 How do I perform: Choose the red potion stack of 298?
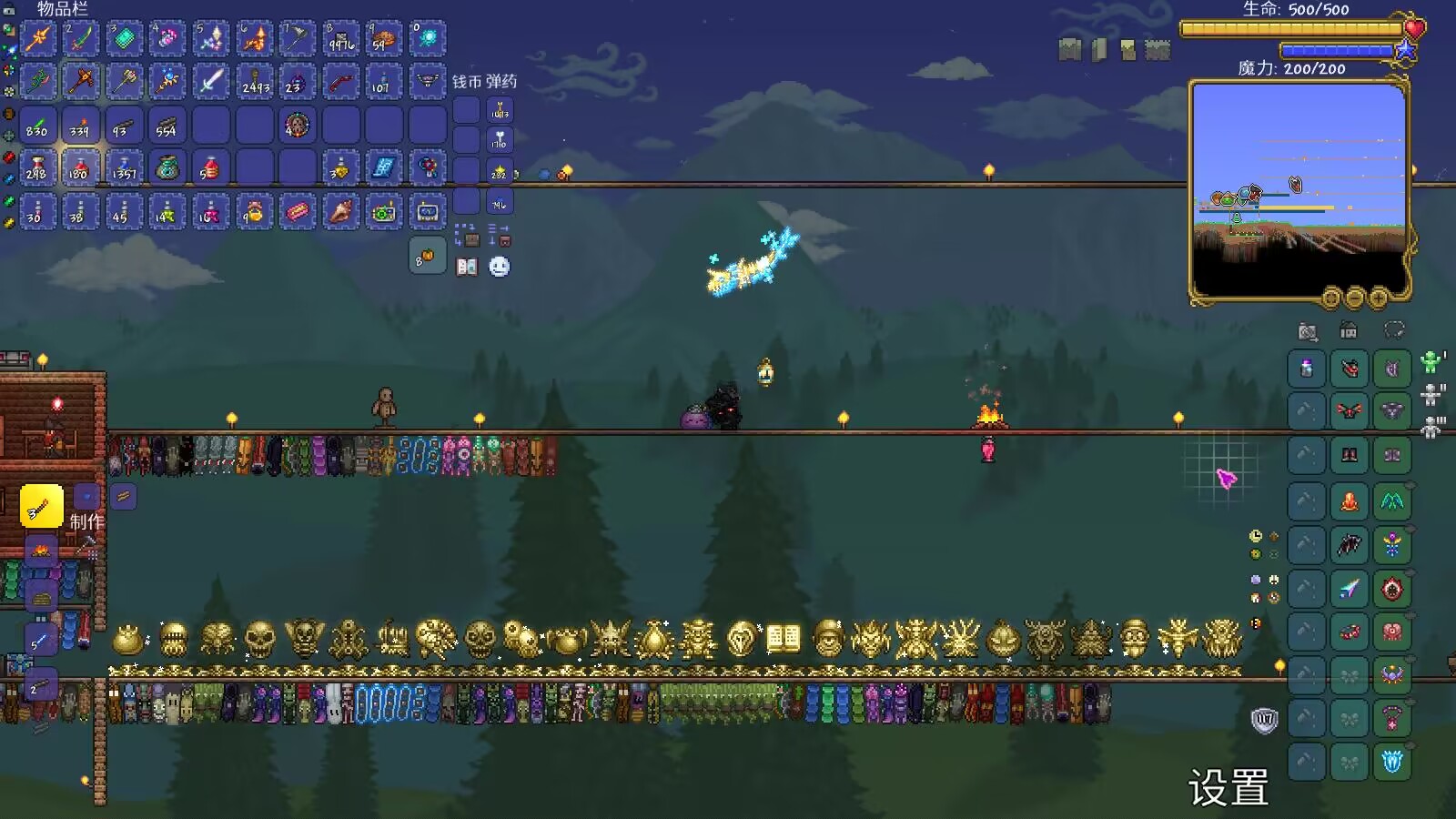tap(38, 168)
